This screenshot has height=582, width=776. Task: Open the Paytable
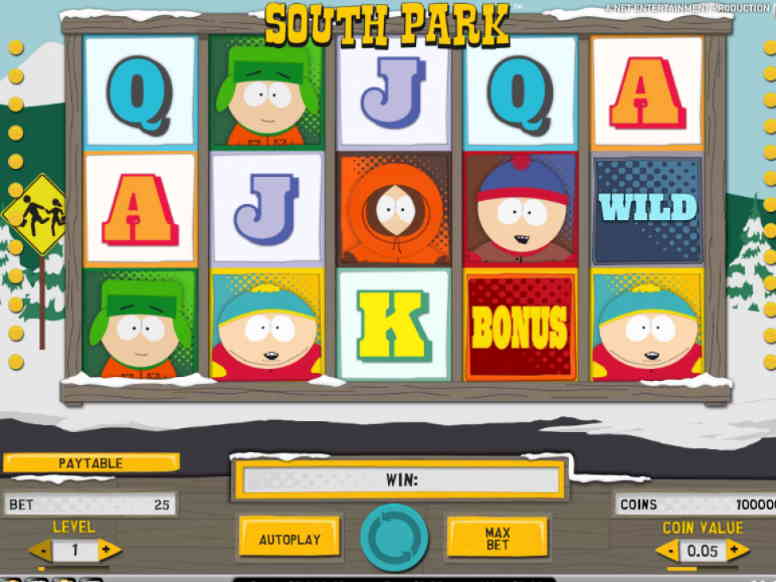(x=90, y=464)
